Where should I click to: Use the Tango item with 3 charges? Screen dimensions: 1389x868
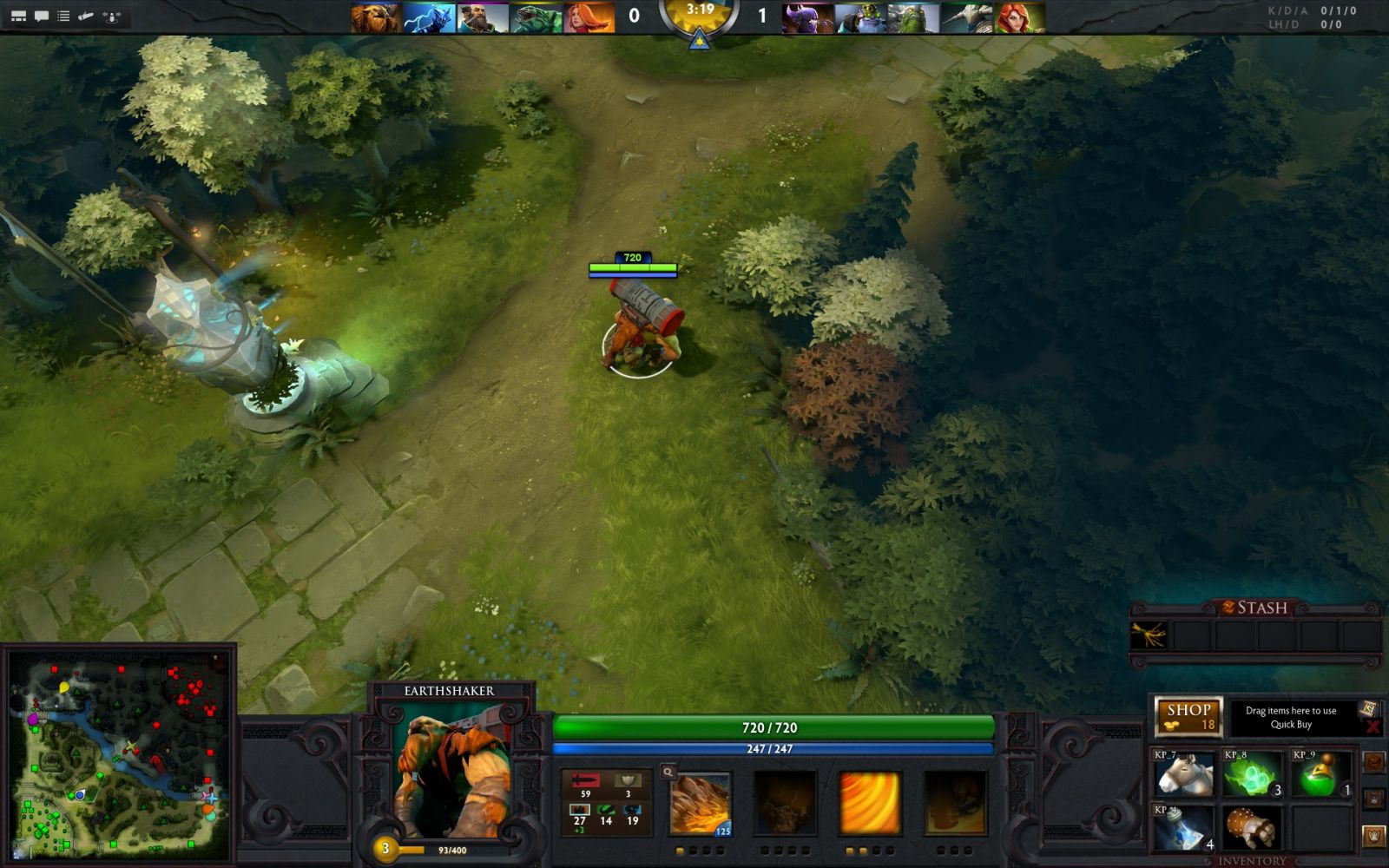click(x=1253, y=773)
